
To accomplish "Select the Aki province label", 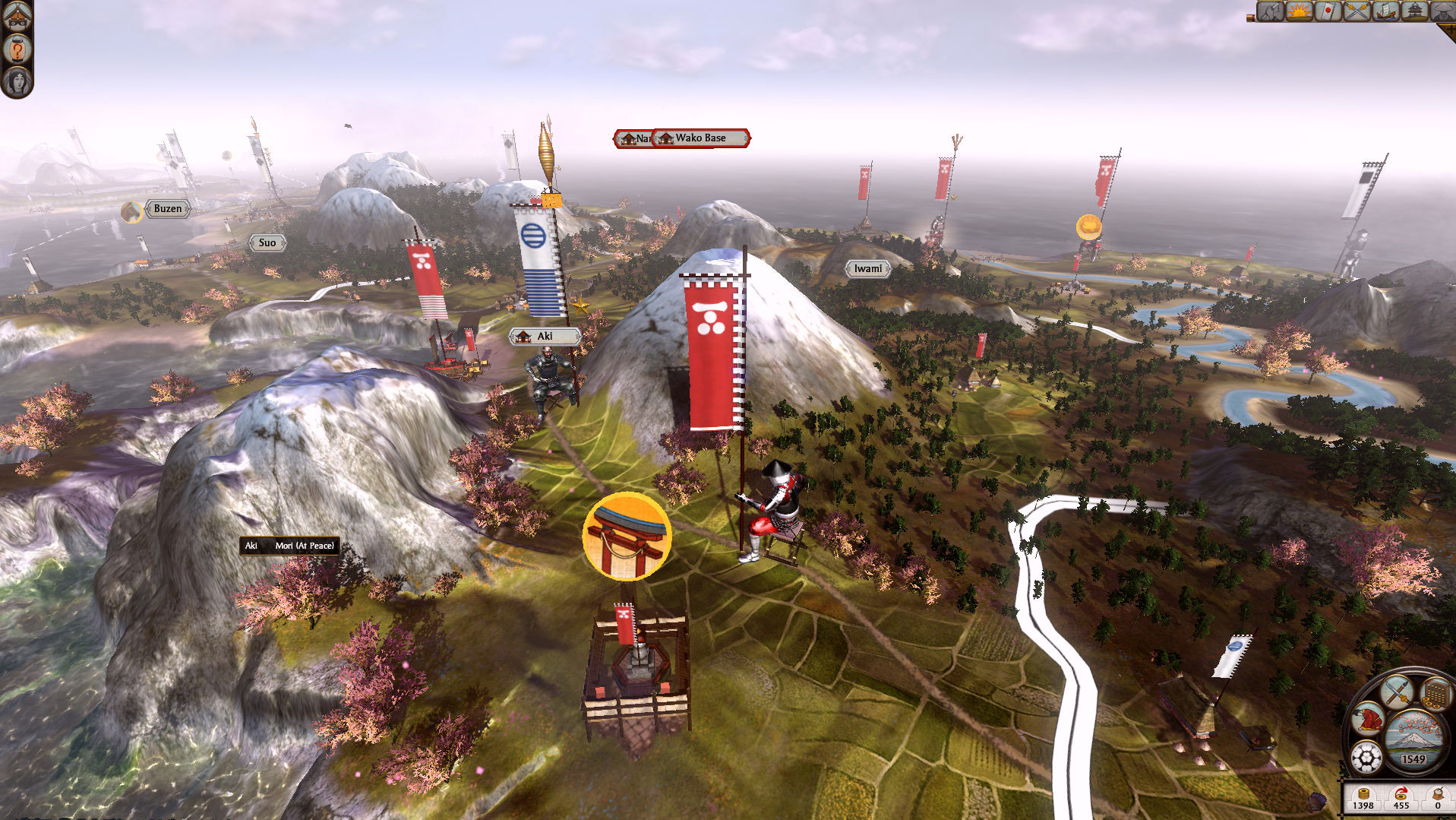I will point(545,337).
